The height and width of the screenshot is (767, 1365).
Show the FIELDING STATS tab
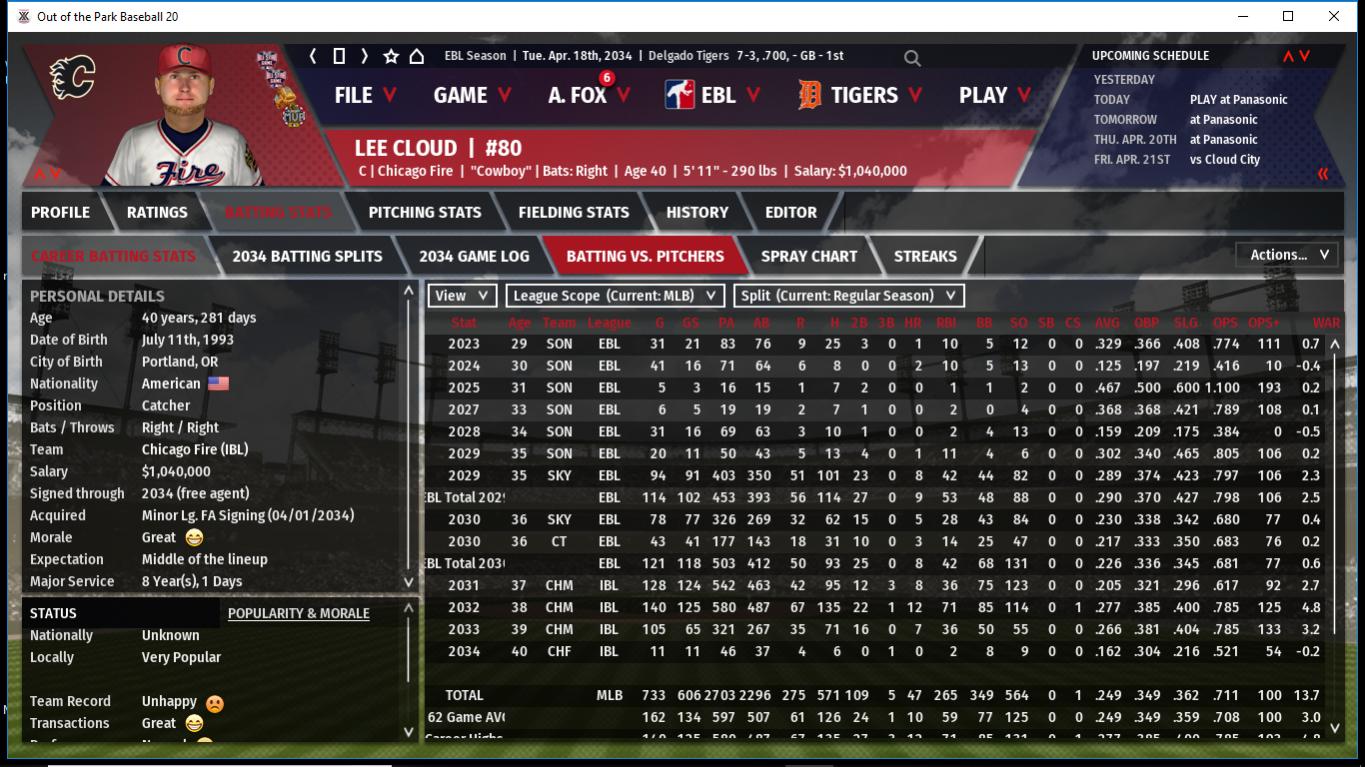coord(573,212)
